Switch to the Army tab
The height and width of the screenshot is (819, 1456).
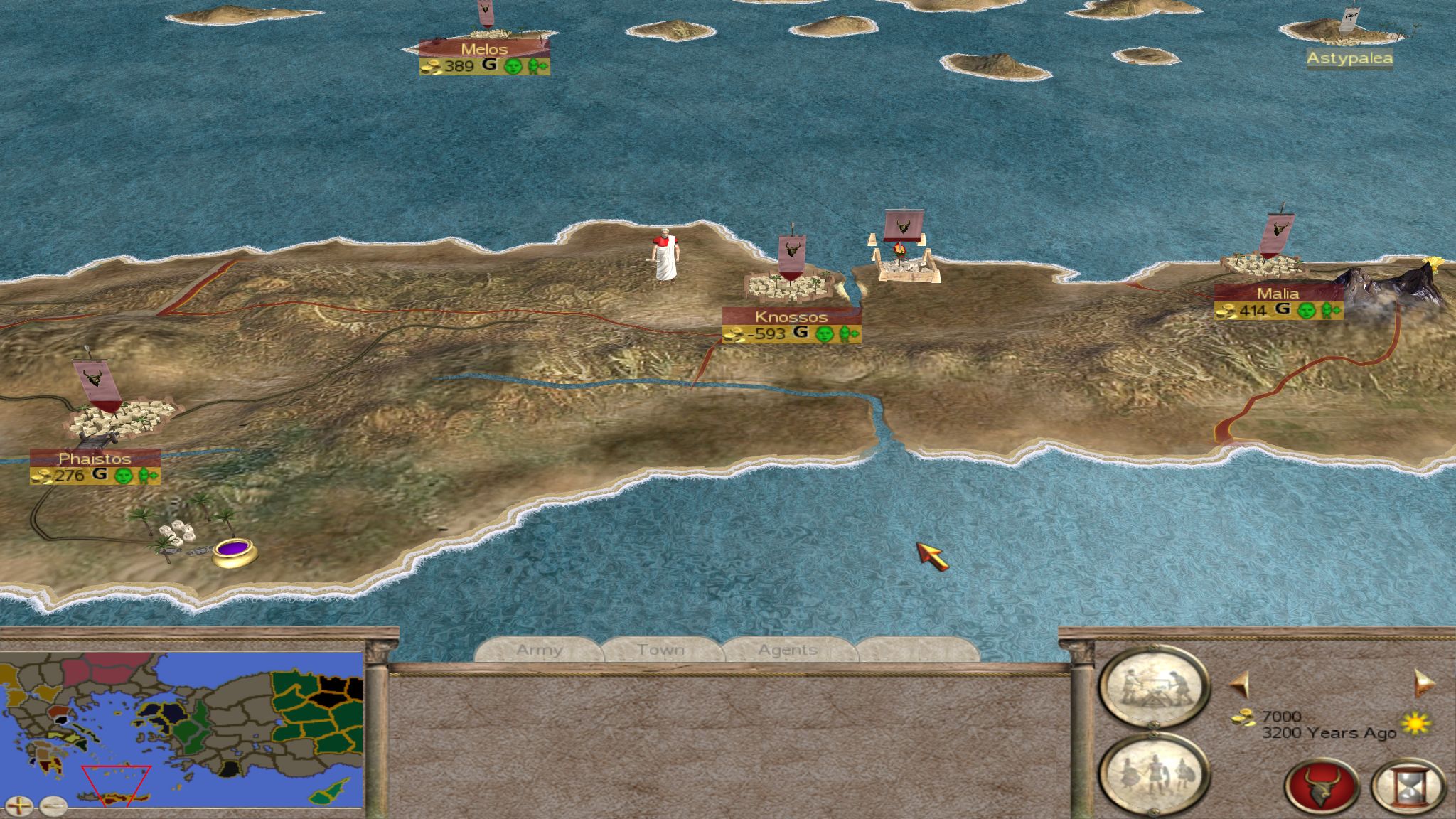coord(539,650)
